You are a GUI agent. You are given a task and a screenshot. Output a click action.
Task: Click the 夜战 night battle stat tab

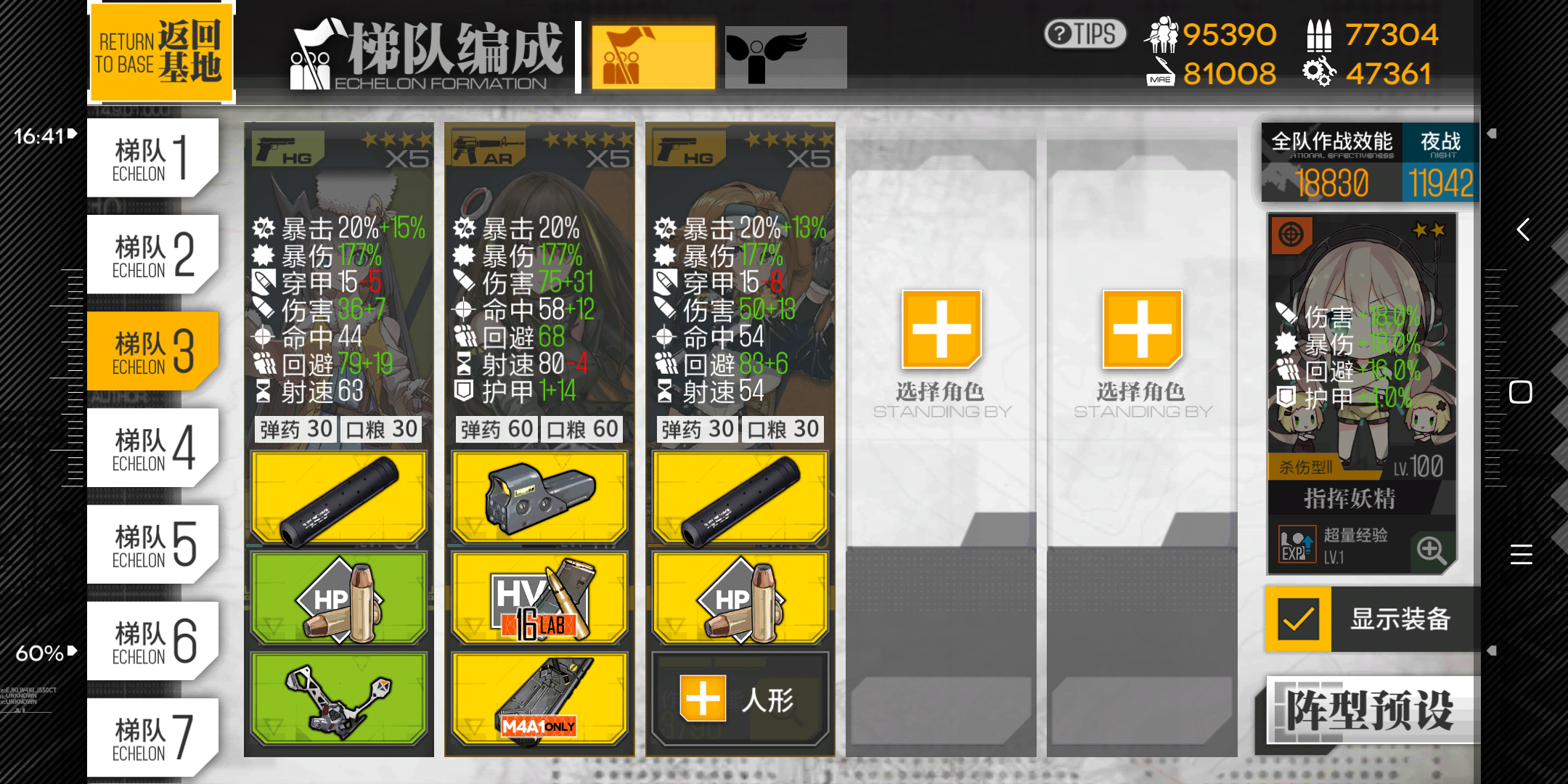coord(1441,144)
